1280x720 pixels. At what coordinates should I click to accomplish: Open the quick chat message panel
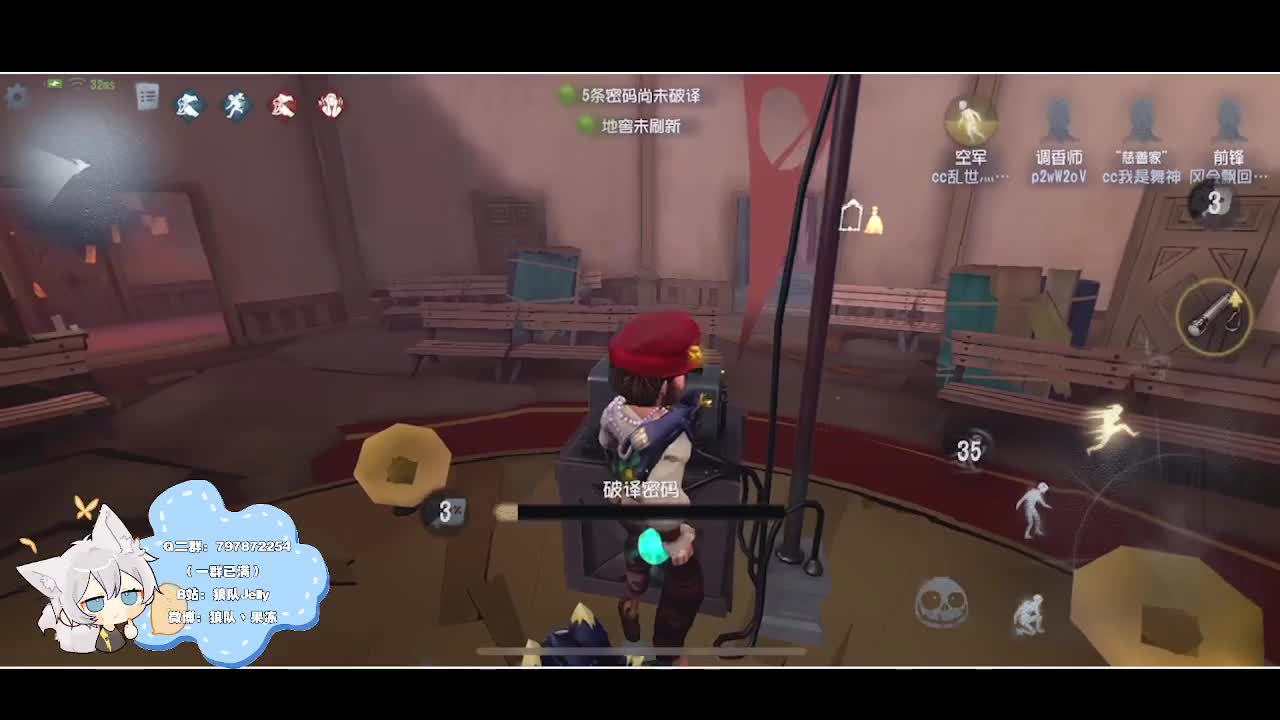[x=148, y=95]
